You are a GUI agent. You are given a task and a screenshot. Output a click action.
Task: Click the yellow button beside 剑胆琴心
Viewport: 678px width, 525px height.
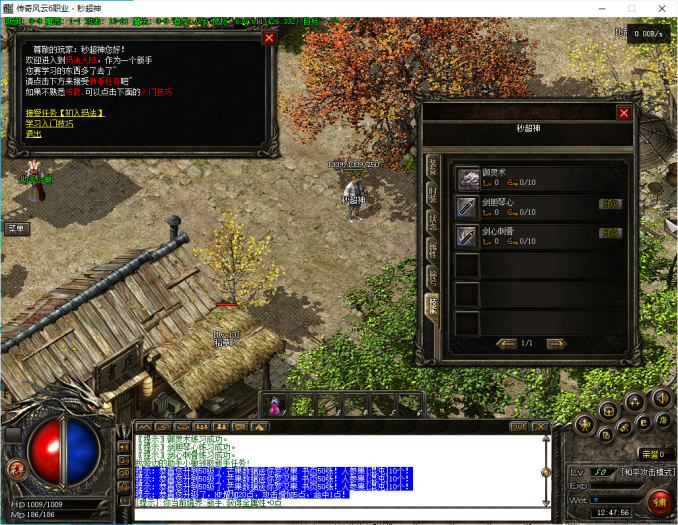pyautogui.click(x=609, y=204)
